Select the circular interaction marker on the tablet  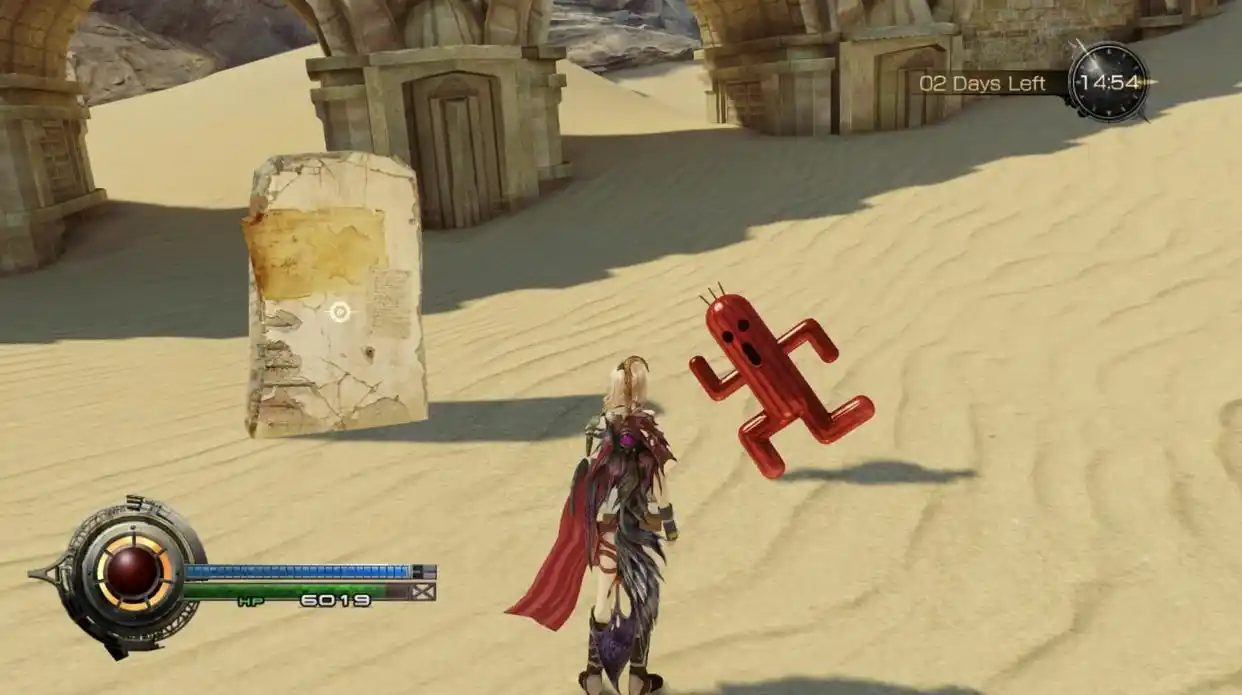339,312
